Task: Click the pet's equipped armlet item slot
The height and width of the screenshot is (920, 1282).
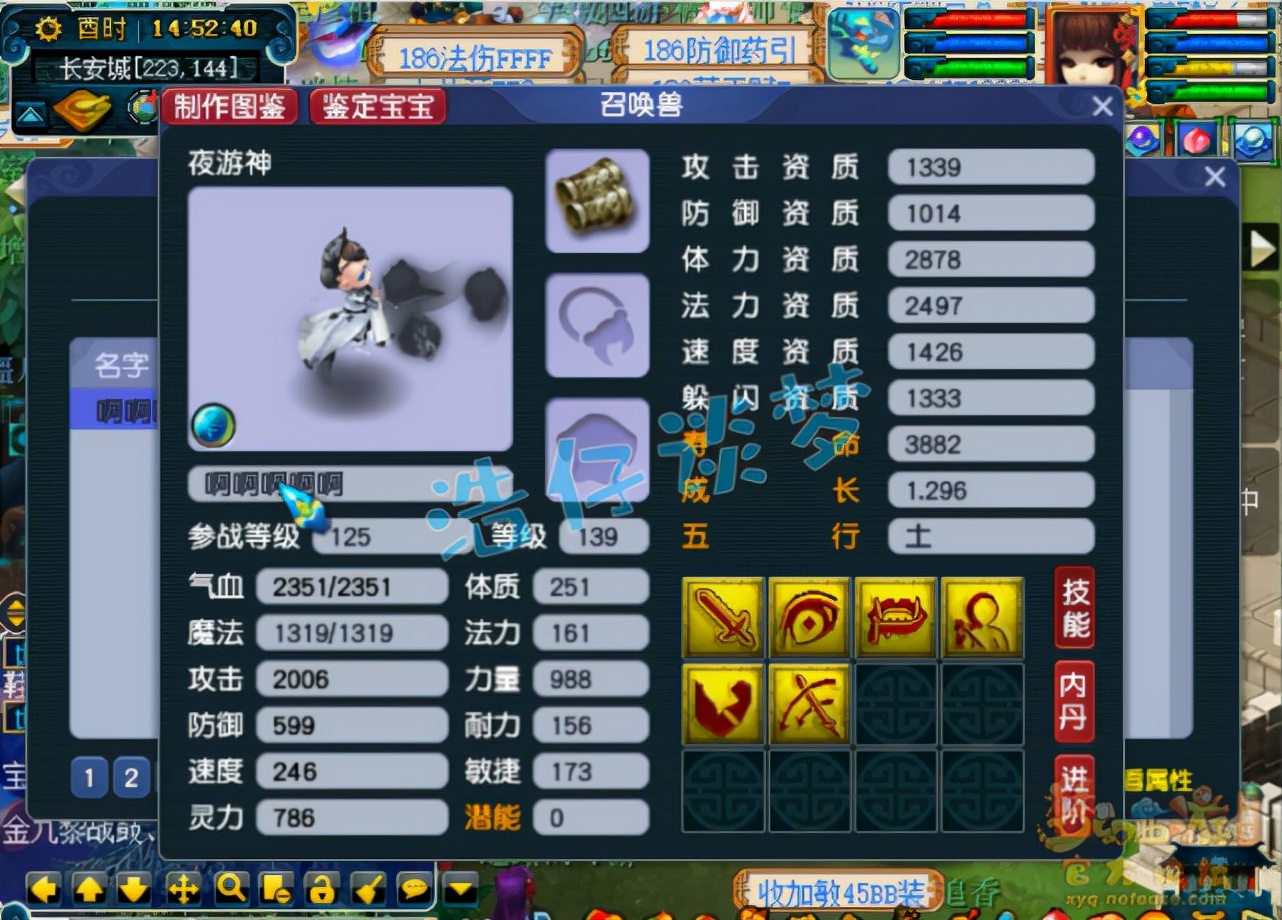Action: pos(596,198)
